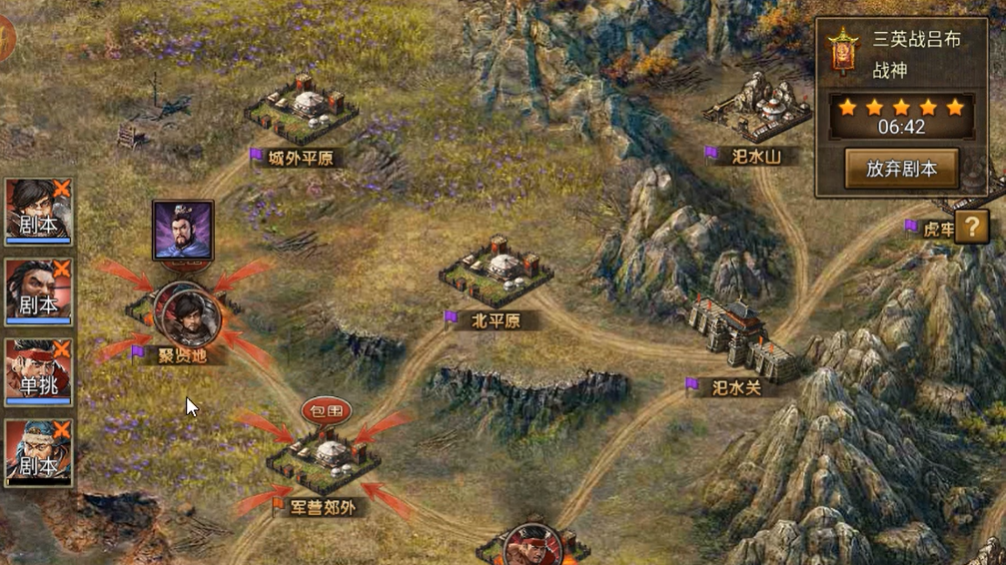Abandon the scenario with 放弃剧本 button

901,169
